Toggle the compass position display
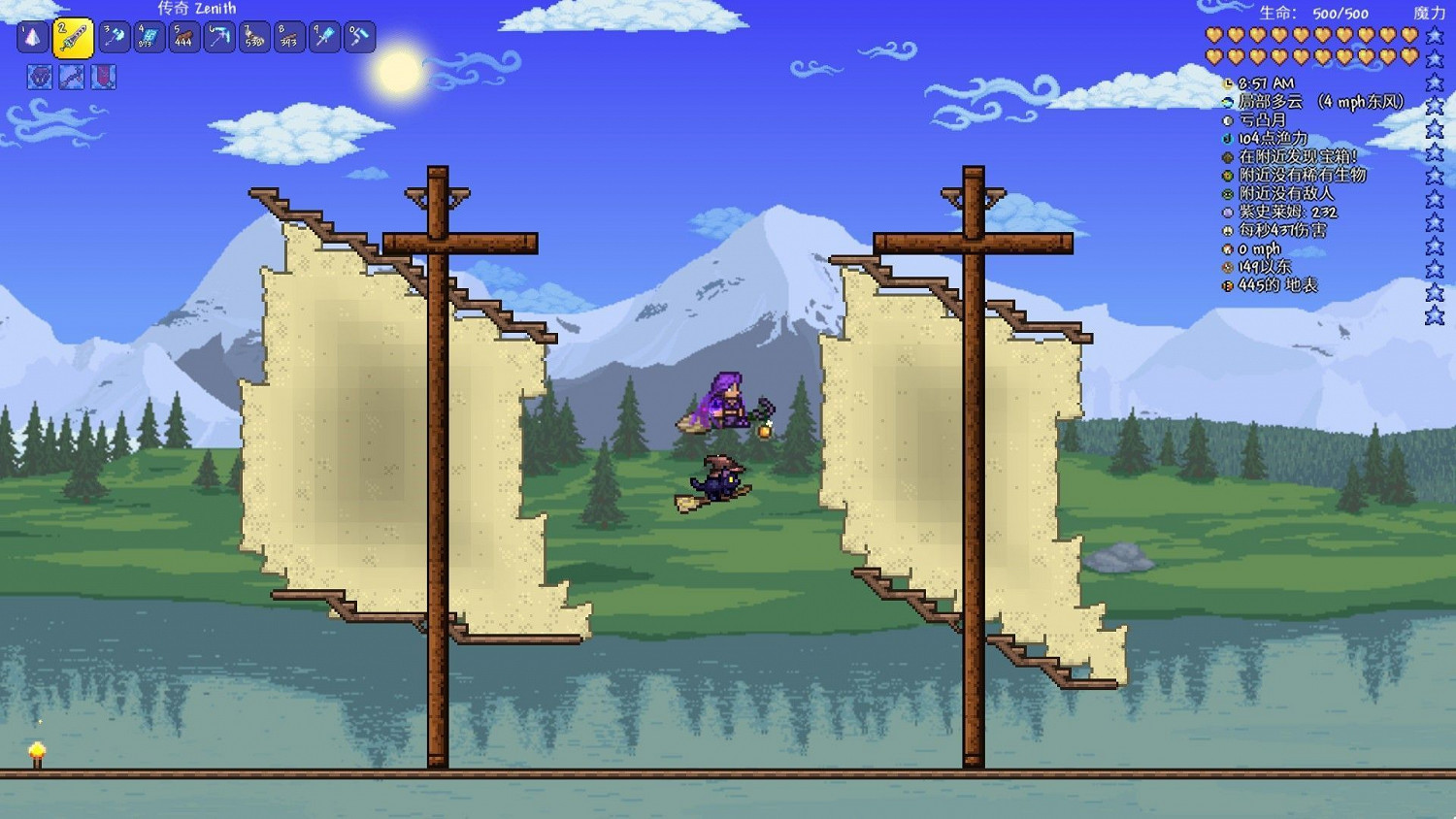This screenshot has width=1456, height=819. point(1228,266)
